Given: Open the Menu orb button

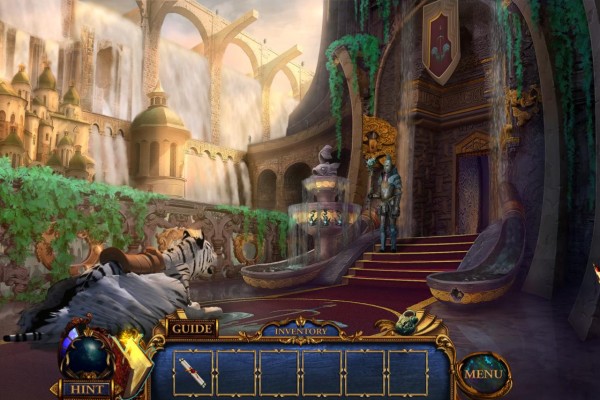Looking at the screenshot, I should tap(485, 374).
